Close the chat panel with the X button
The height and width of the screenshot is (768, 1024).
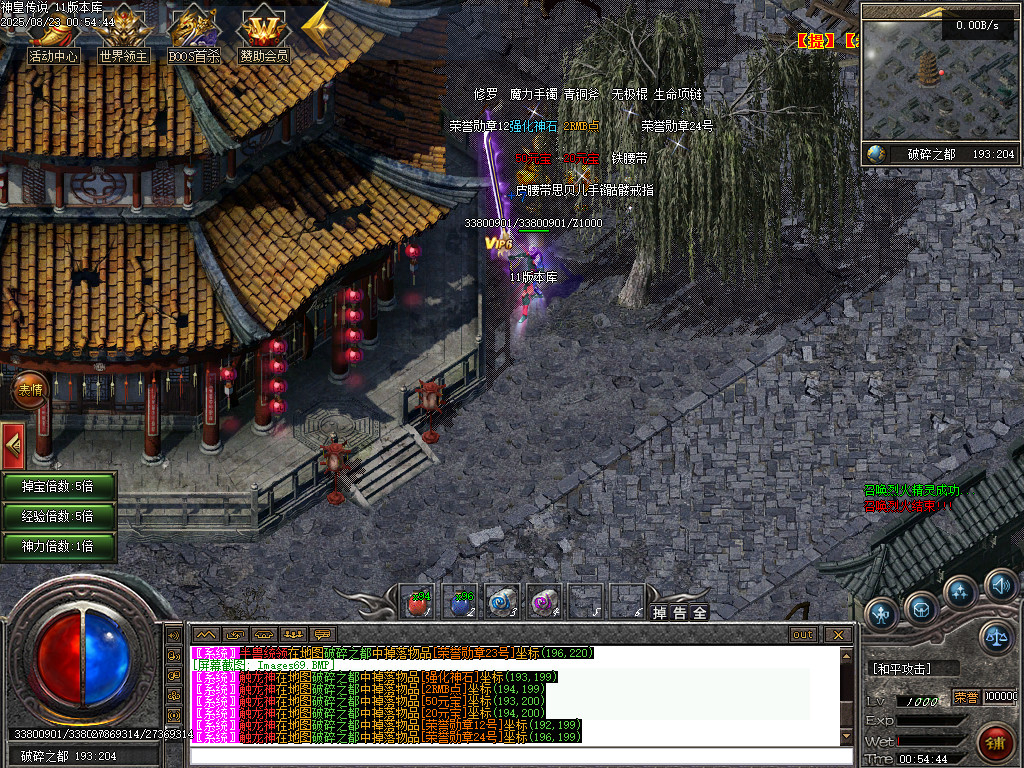click(838, 634)
